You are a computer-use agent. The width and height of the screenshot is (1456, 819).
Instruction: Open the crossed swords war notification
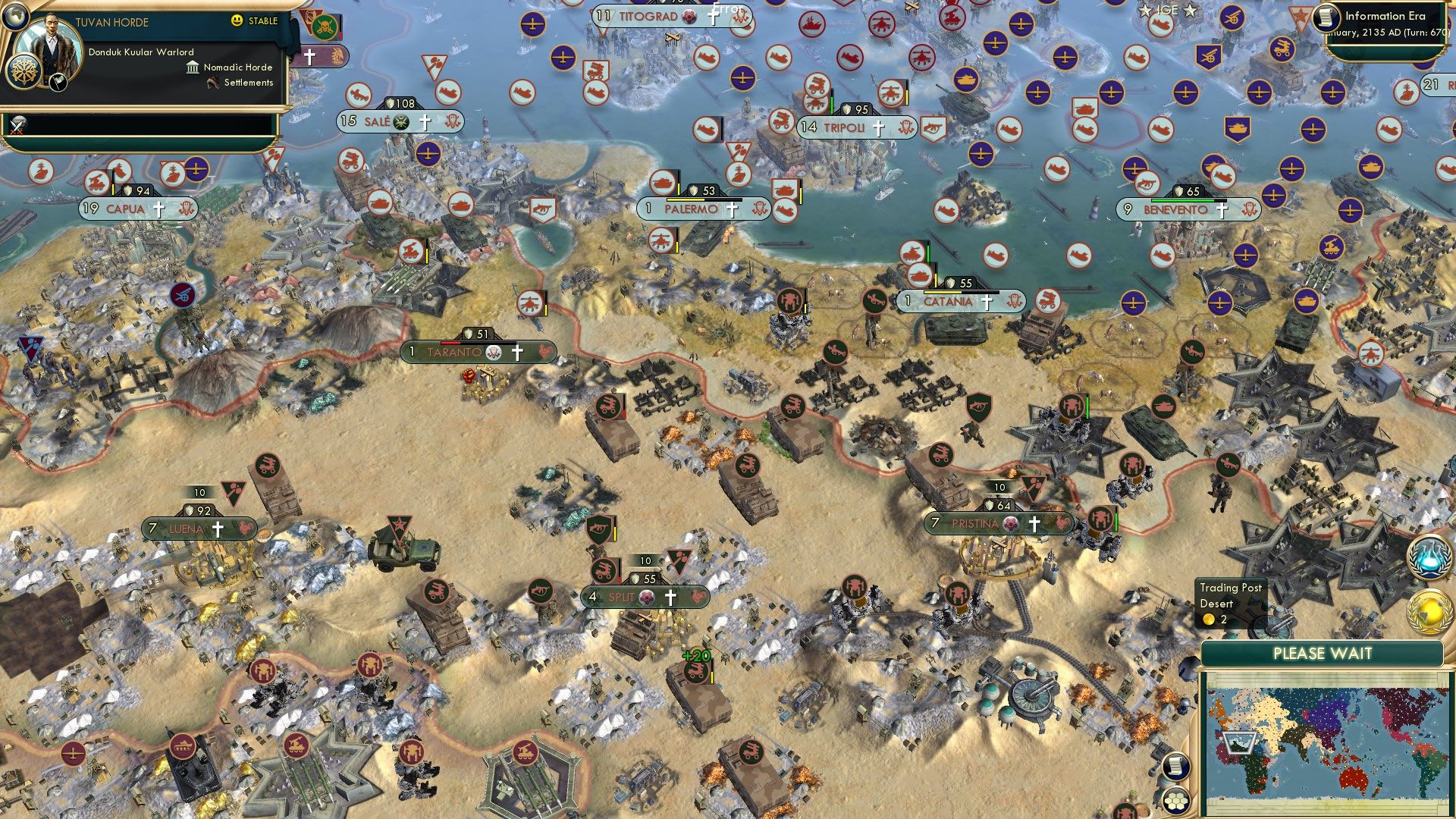coord(17,126)
